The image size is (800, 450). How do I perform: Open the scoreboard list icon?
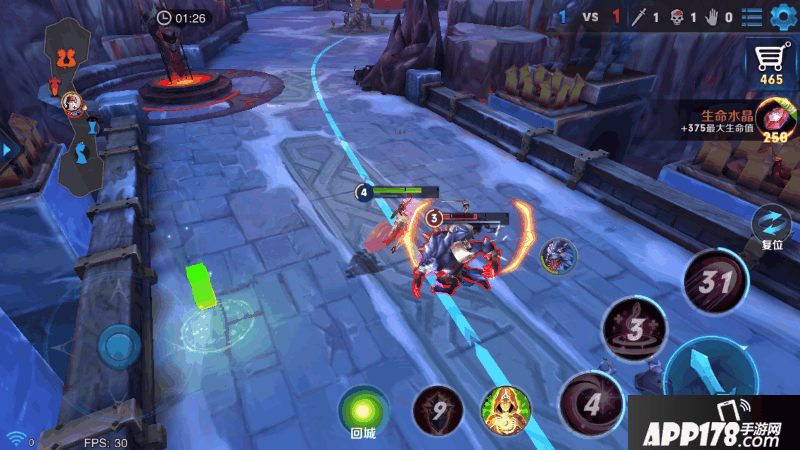(x=751, y=17)
